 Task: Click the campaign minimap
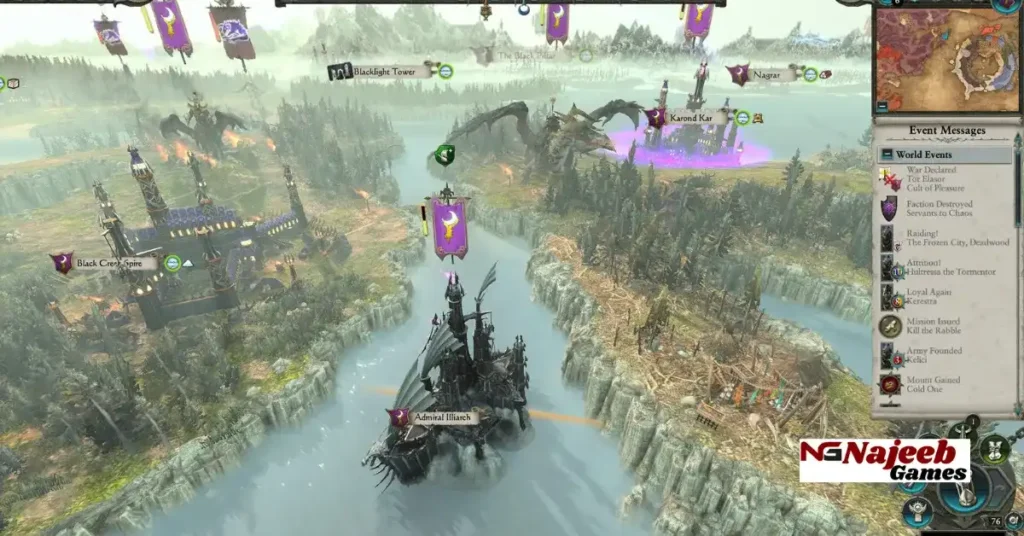pyautogui.click(x=945, y=59)
